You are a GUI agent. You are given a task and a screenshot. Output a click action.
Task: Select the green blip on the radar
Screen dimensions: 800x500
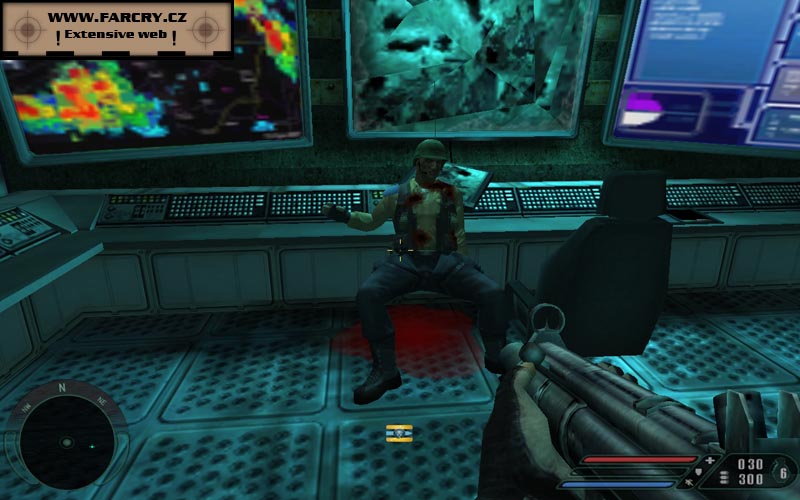(x=92, y=446)
